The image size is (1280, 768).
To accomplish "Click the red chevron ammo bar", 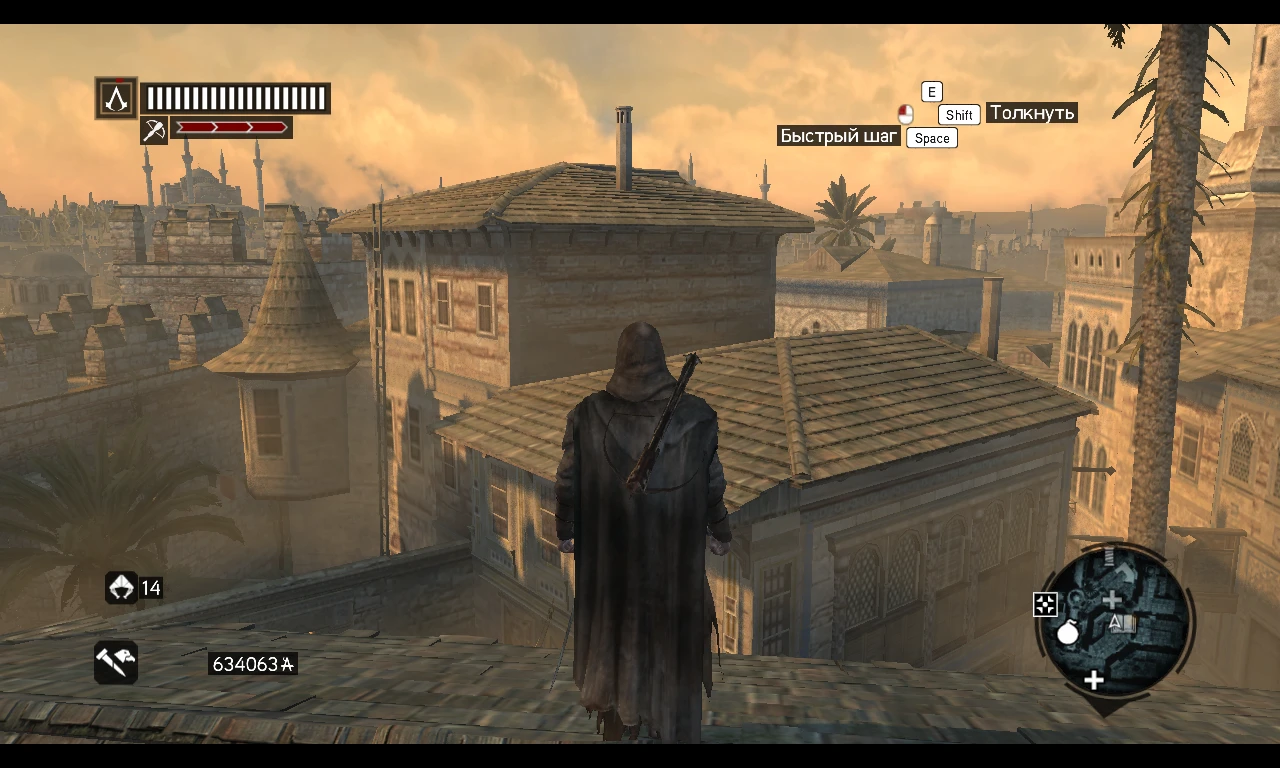I will (x=232, y=127).
